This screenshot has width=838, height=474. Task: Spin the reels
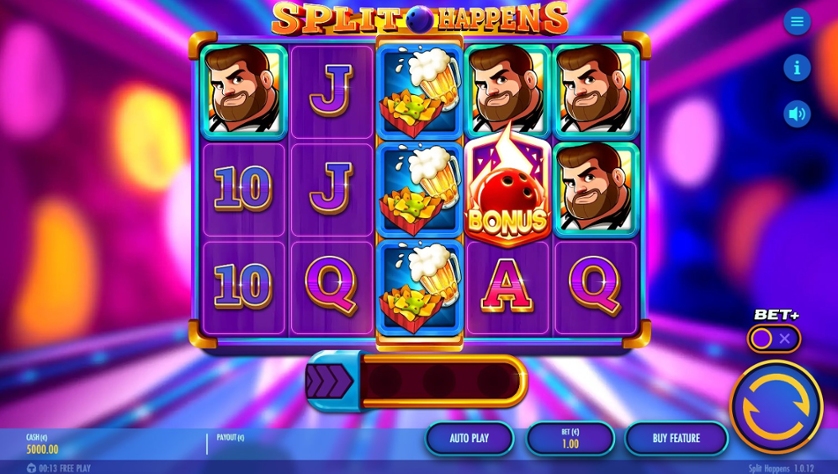pyautogui.click(x=776, y=407)
